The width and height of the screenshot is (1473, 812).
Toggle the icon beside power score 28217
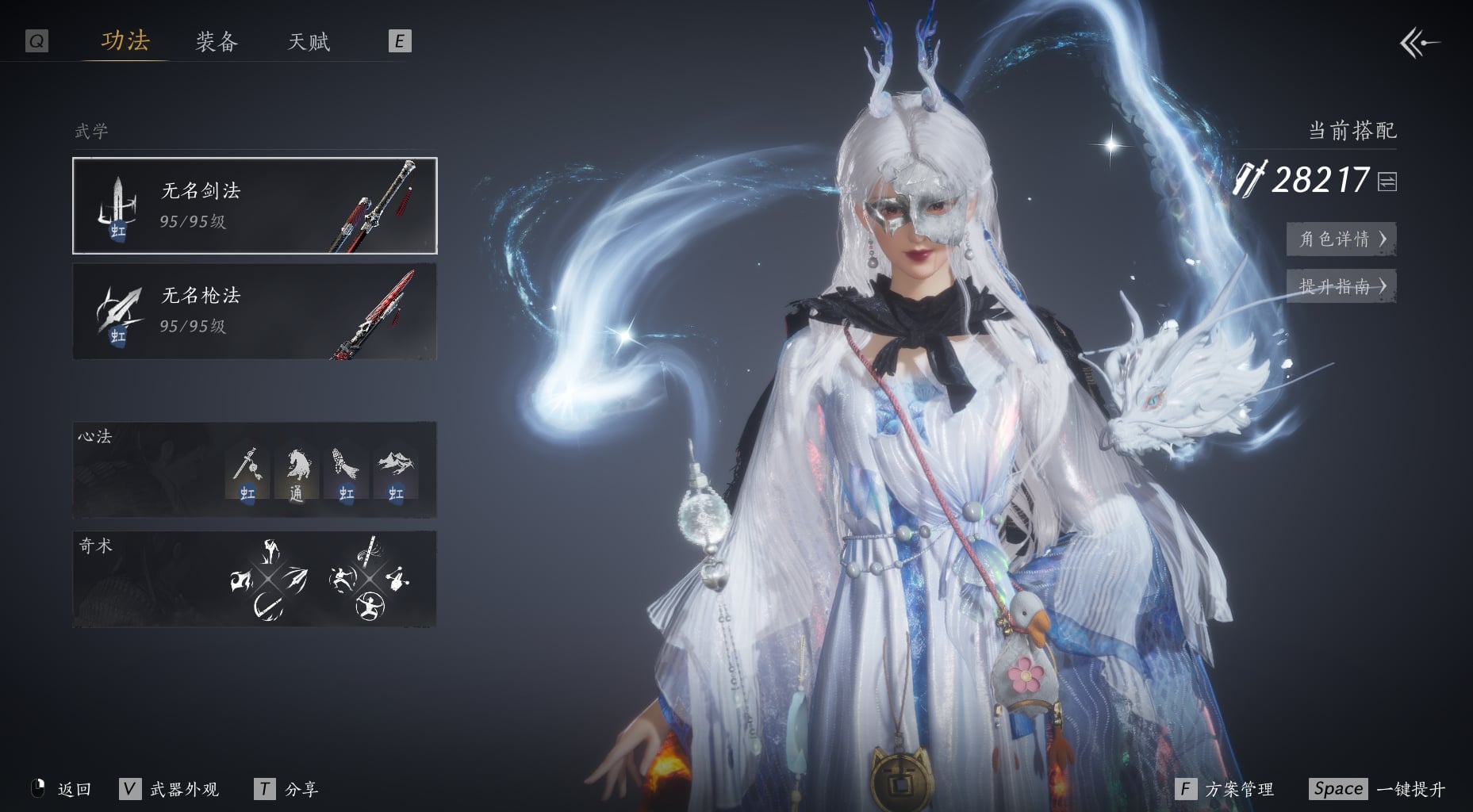point(1387,182)
